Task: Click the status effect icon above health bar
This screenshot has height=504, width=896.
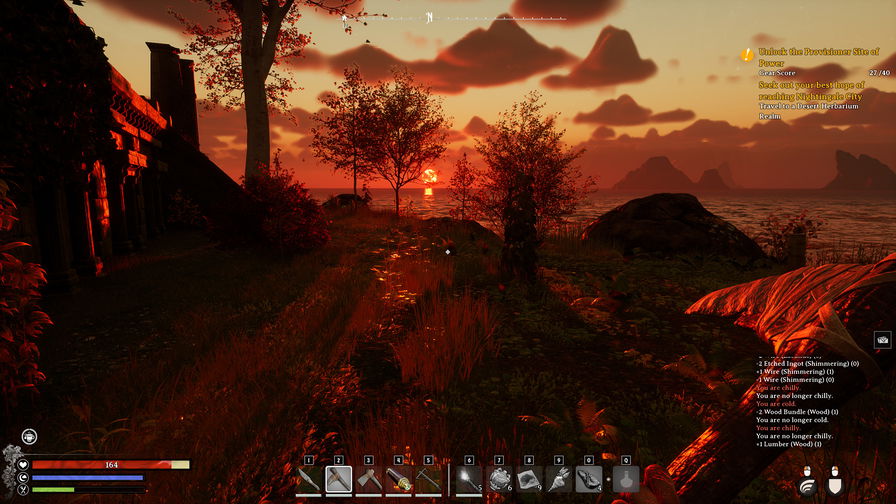Action: [28, 437]
